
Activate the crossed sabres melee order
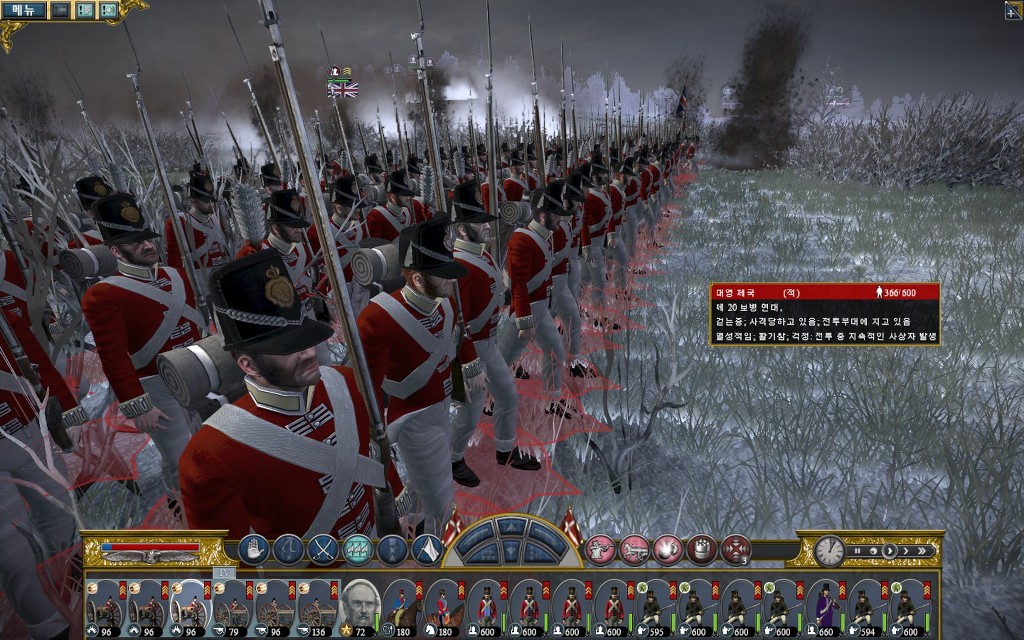322,549
